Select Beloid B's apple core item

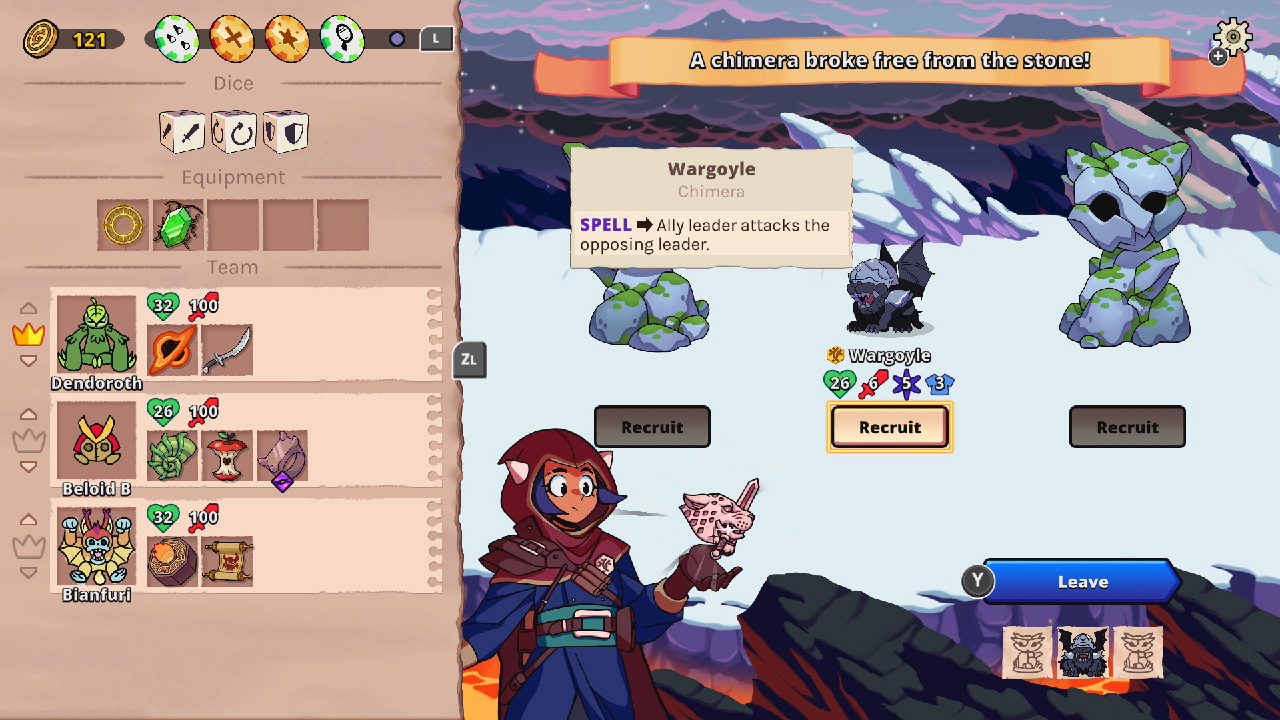[x=227, y=455]
